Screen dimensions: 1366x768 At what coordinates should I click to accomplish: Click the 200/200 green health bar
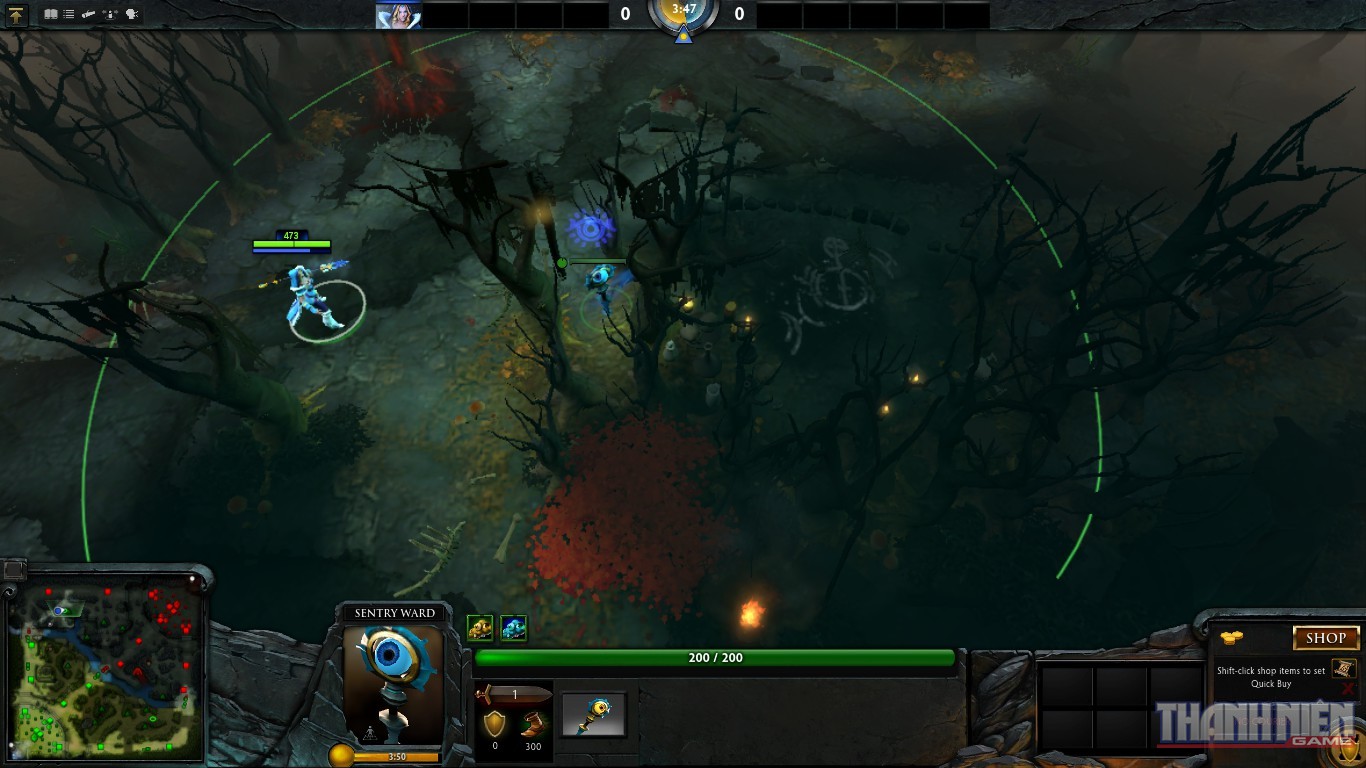click(713, 657)
